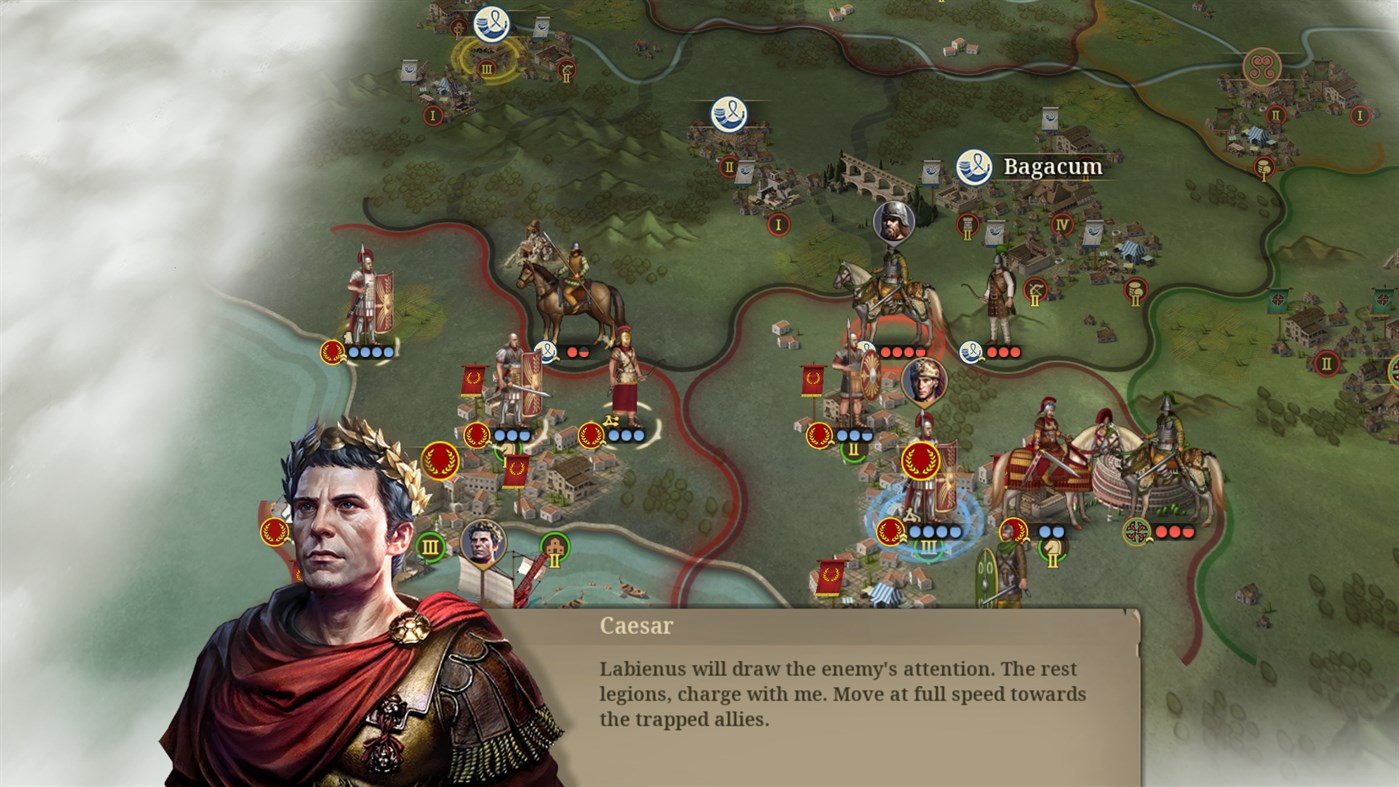Click the red Roman numeral IV badge near Bagacum camp
Image resolution: width=1399 pixels, height=787 pixels.
(1062, 225)
